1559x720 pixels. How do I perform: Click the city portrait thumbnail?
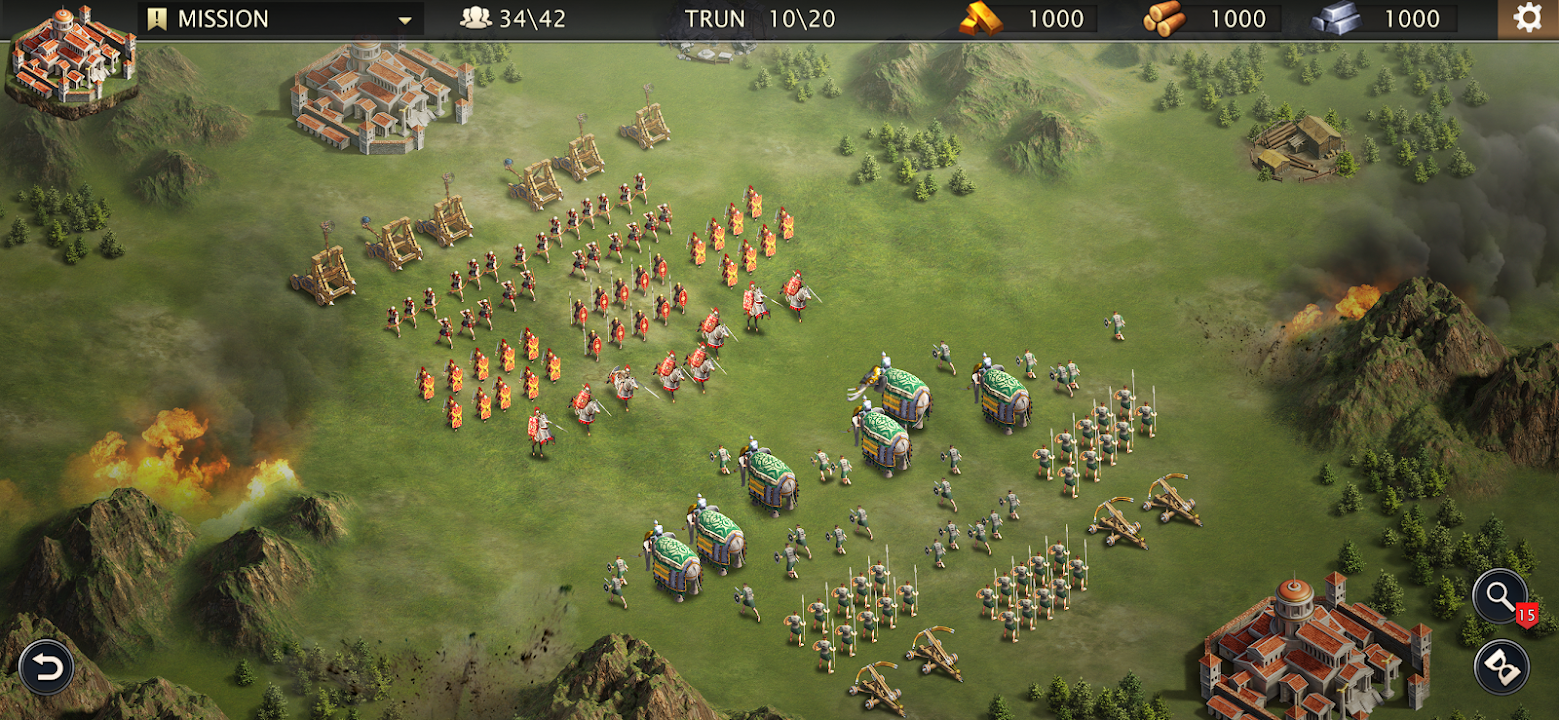coord(70,58)
